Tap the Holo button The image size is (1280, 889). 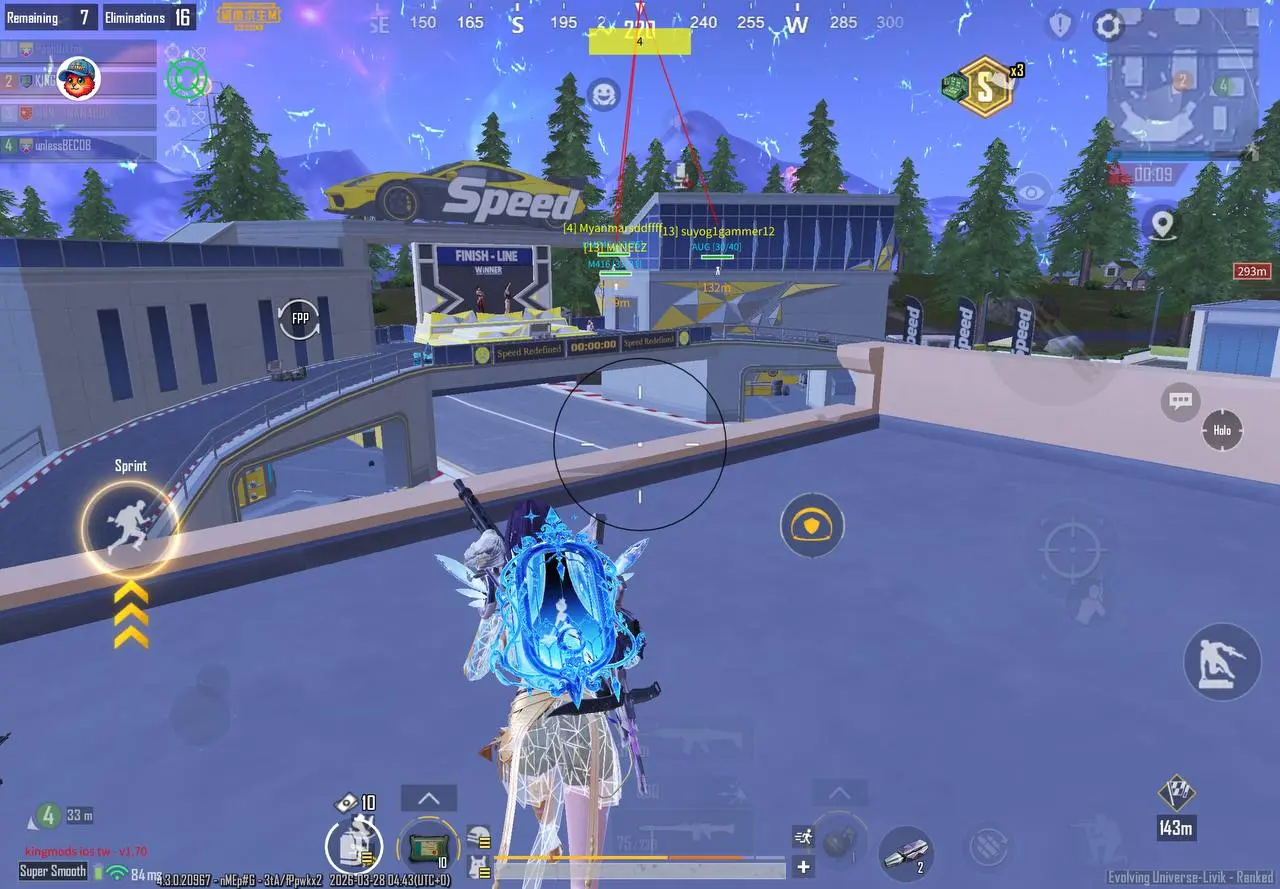tap(1221, 430)
